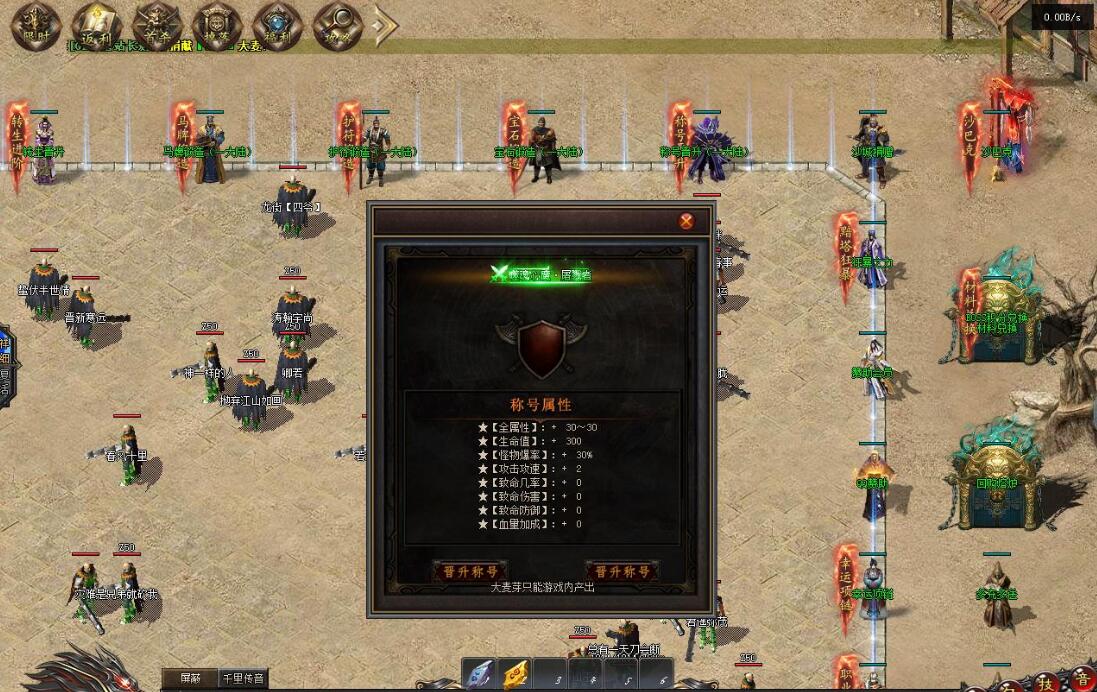
Task: Open the 首杀 first-kill icon
Action: pos(157,25)
